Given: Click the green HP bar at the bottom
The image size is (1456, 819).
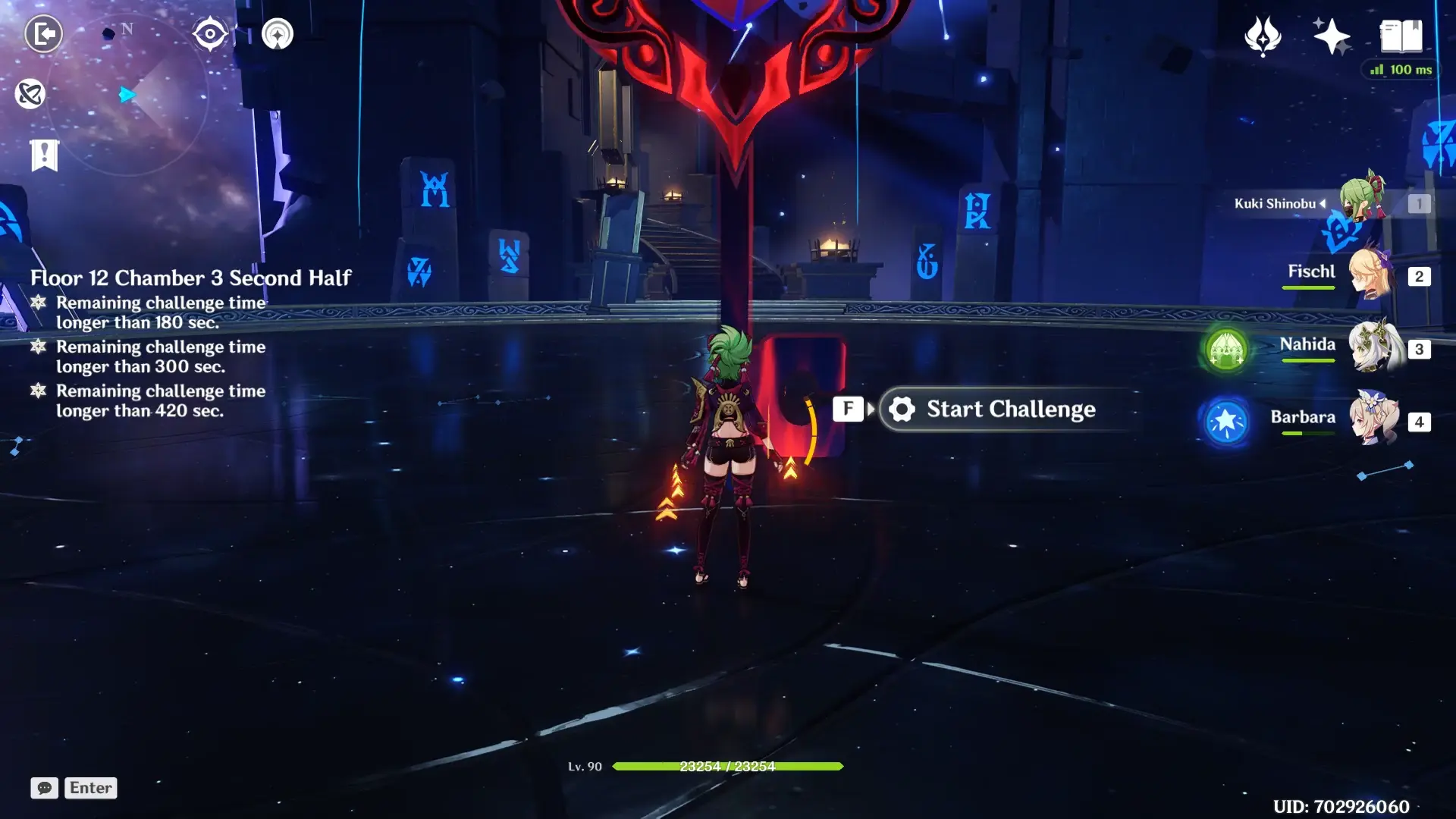Looking at the screenshot, I should pyautogui.click(x=728, y=766).
